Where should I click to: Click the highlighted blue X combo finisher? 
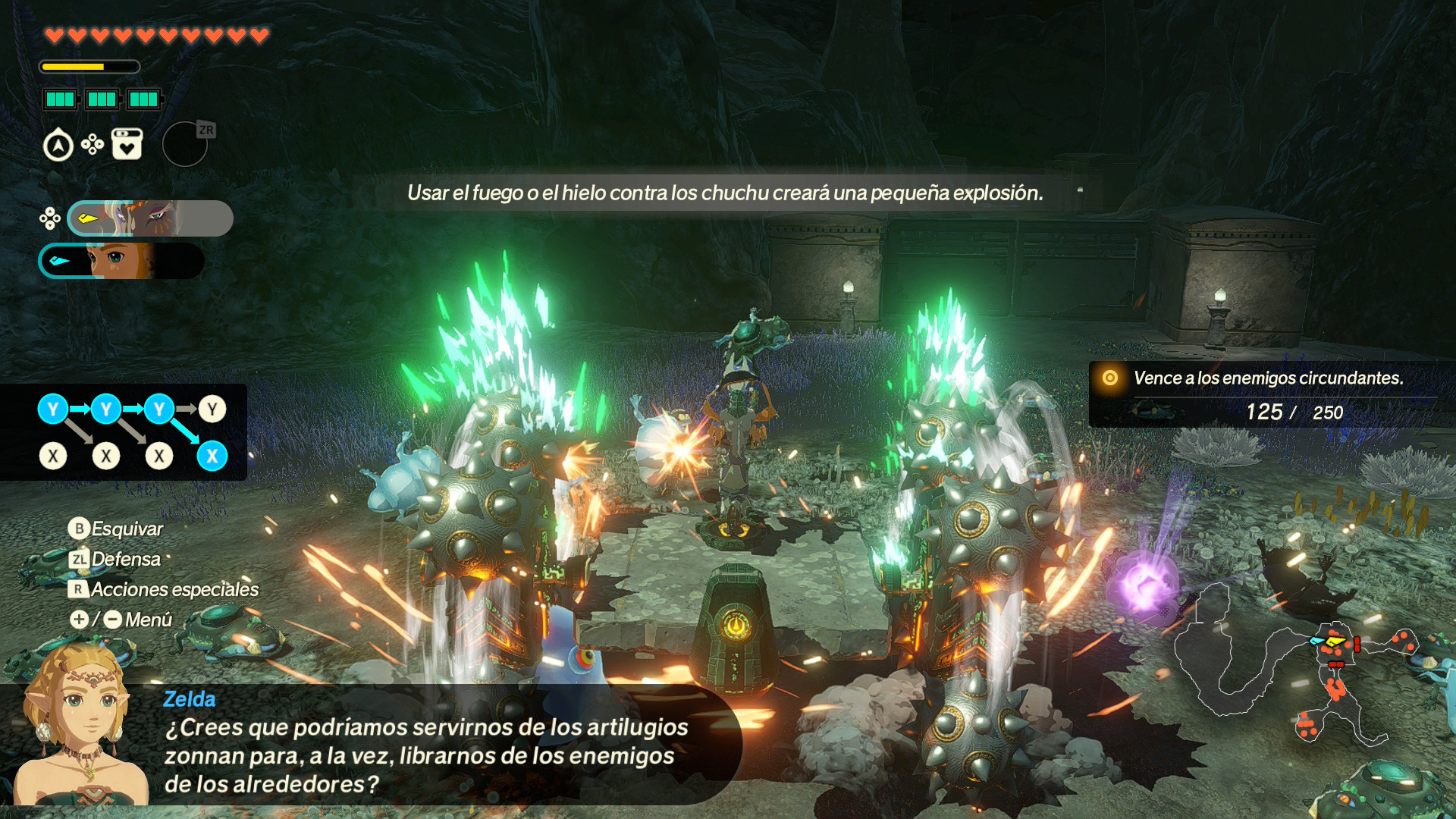(x=212, y=456)
